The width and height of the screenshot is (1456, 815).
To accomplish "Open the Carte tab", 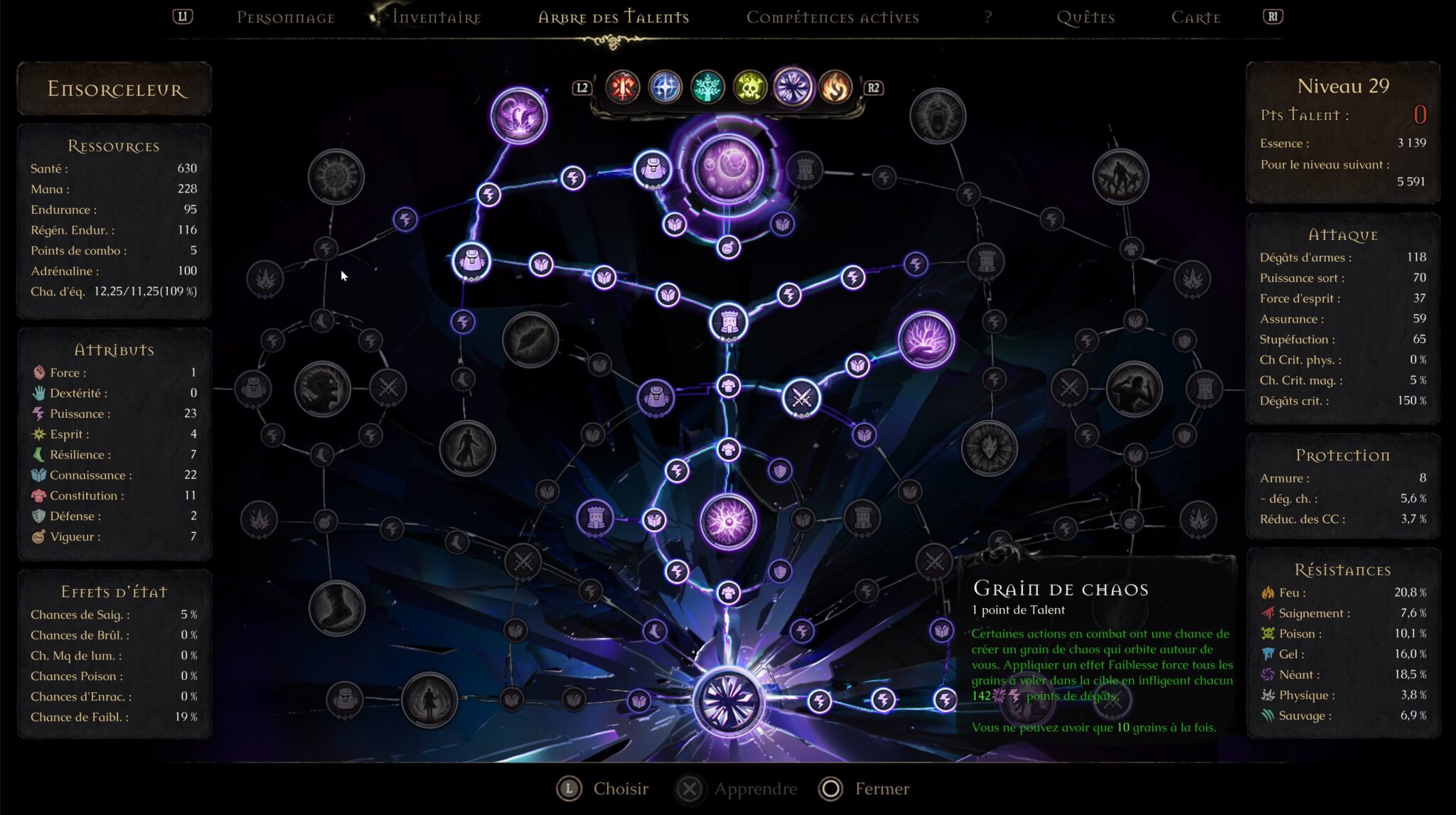I will pyautogui.click(x=1195, y=18).
